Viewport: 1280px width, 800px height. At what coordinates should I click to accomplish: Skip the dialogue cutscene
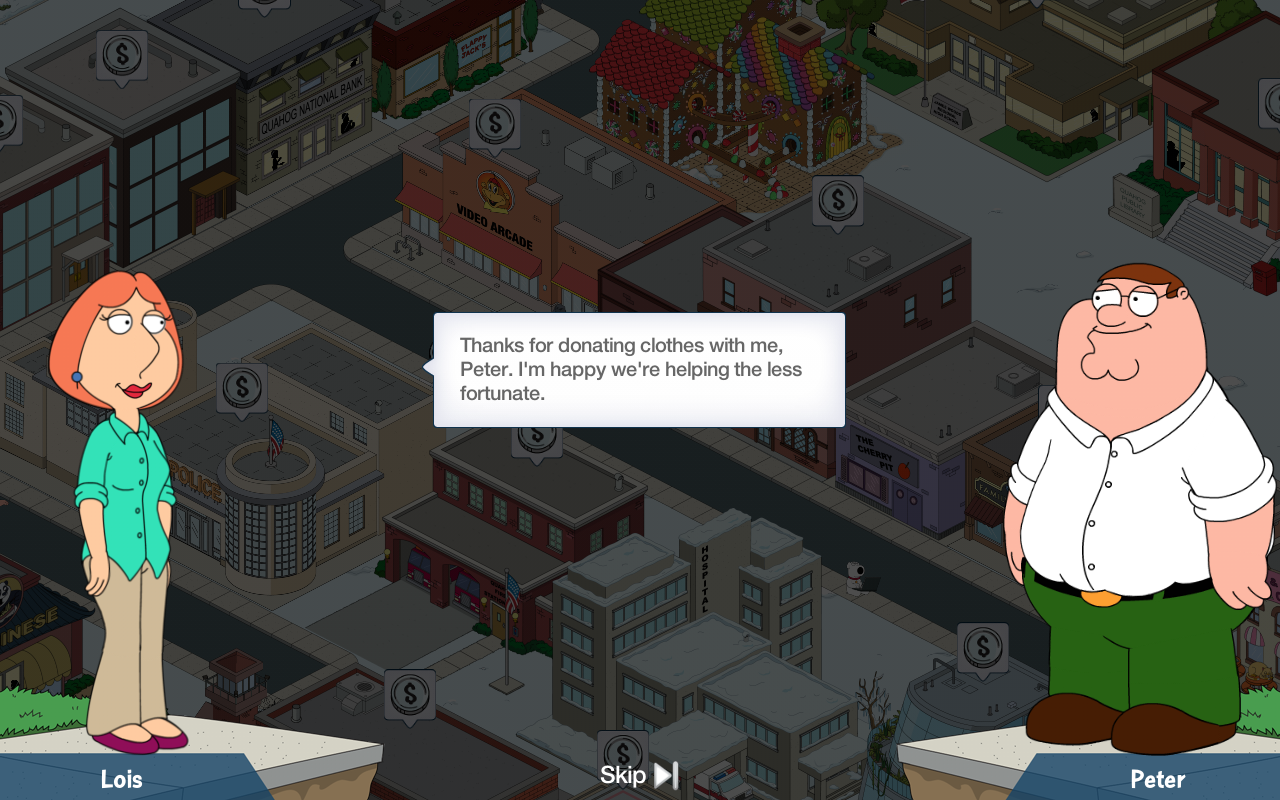point(639,775)
